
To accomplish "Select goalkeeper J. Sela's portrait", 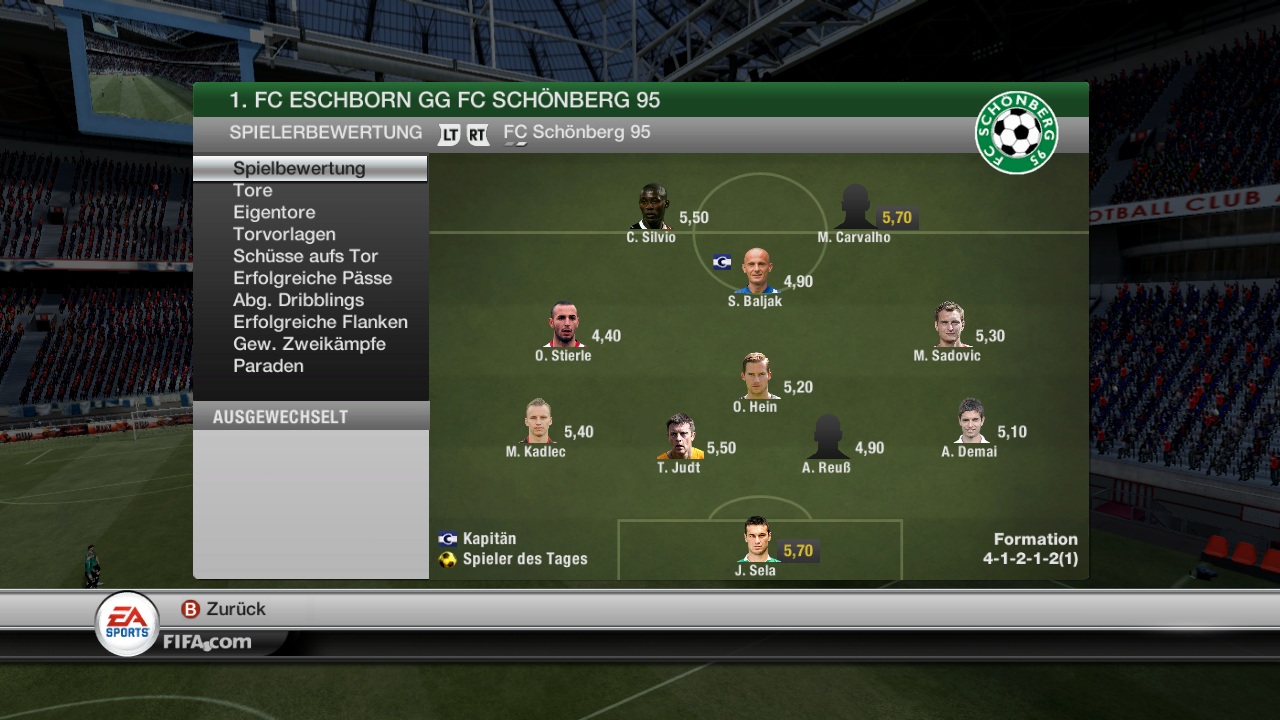I will (x=756, y=541).
